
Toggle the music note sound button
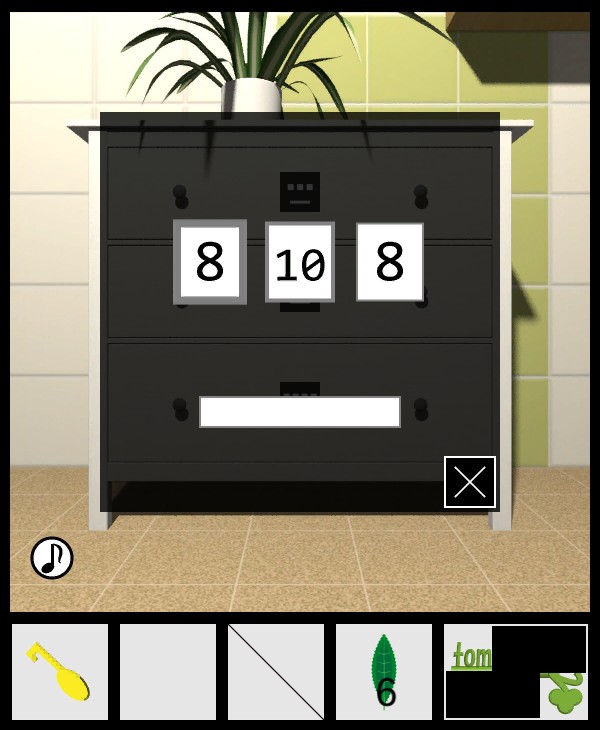(52, 558)
